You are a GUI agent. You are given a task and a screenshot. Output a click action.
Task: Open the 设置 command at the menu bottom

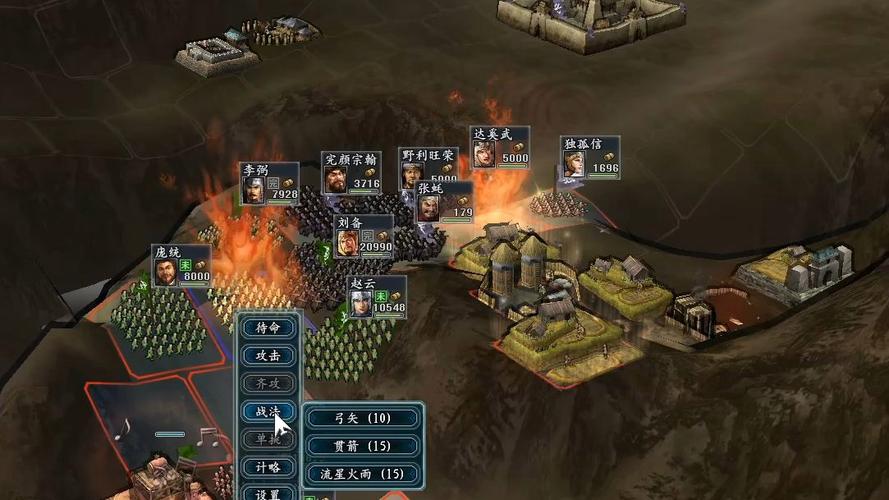pyautogui.click(x=268, y=493)
